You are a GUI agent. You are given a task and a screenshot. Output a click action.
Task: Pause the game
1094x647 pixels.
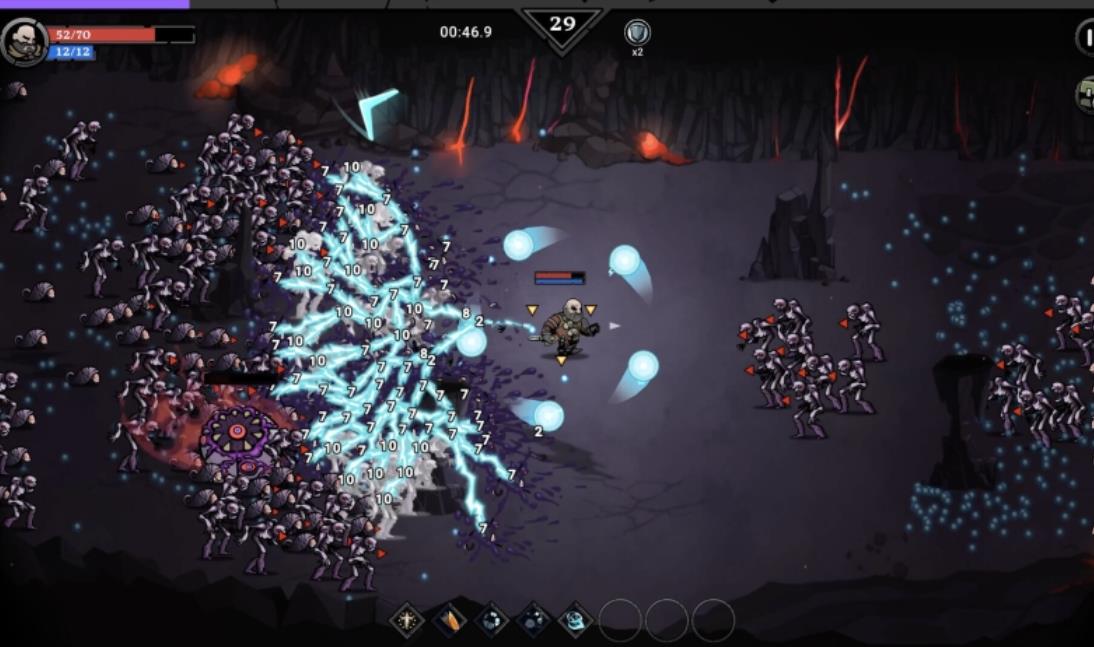[1086, 38]
